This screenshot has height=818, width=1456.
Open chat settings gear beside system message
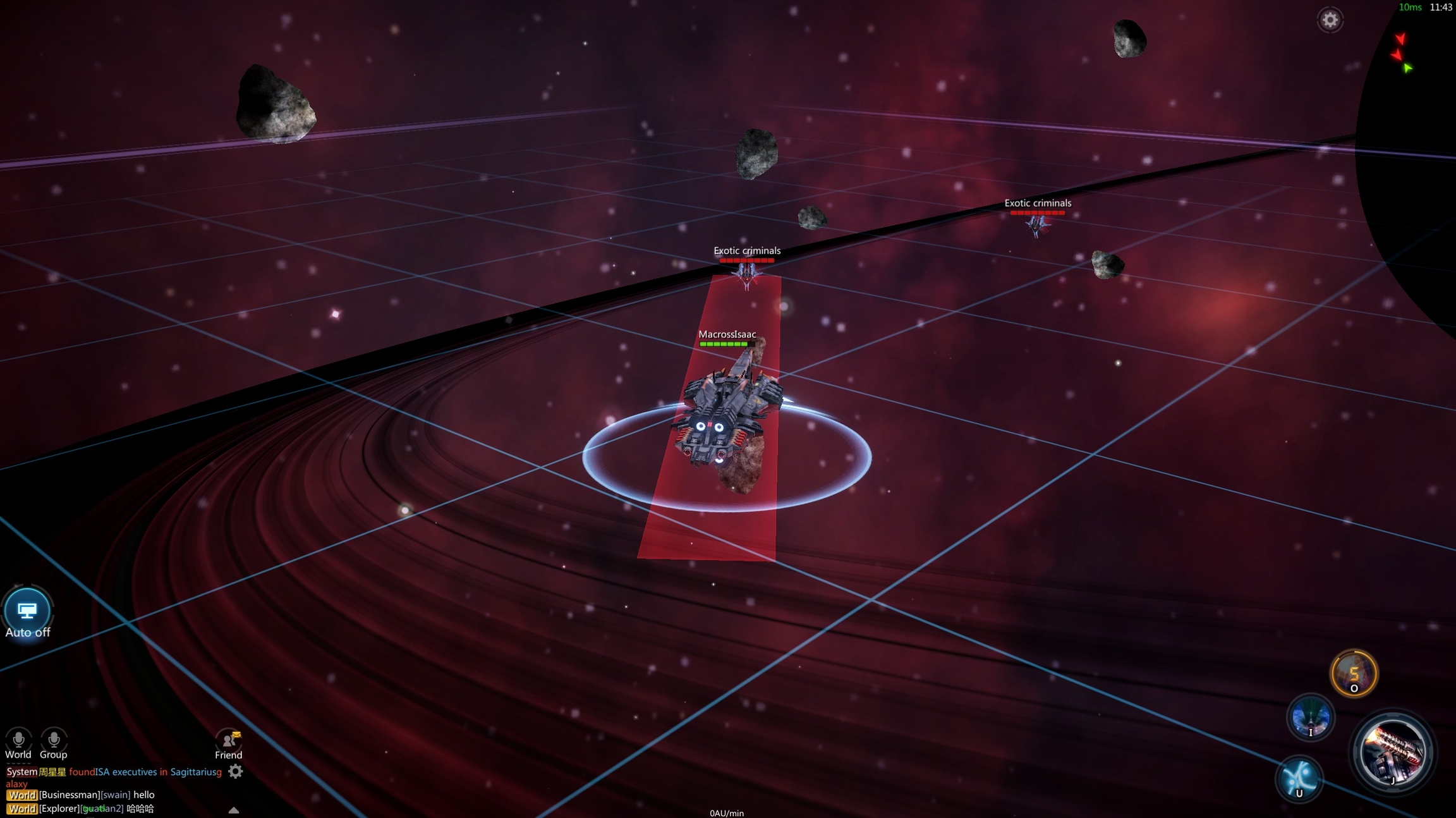235,771
